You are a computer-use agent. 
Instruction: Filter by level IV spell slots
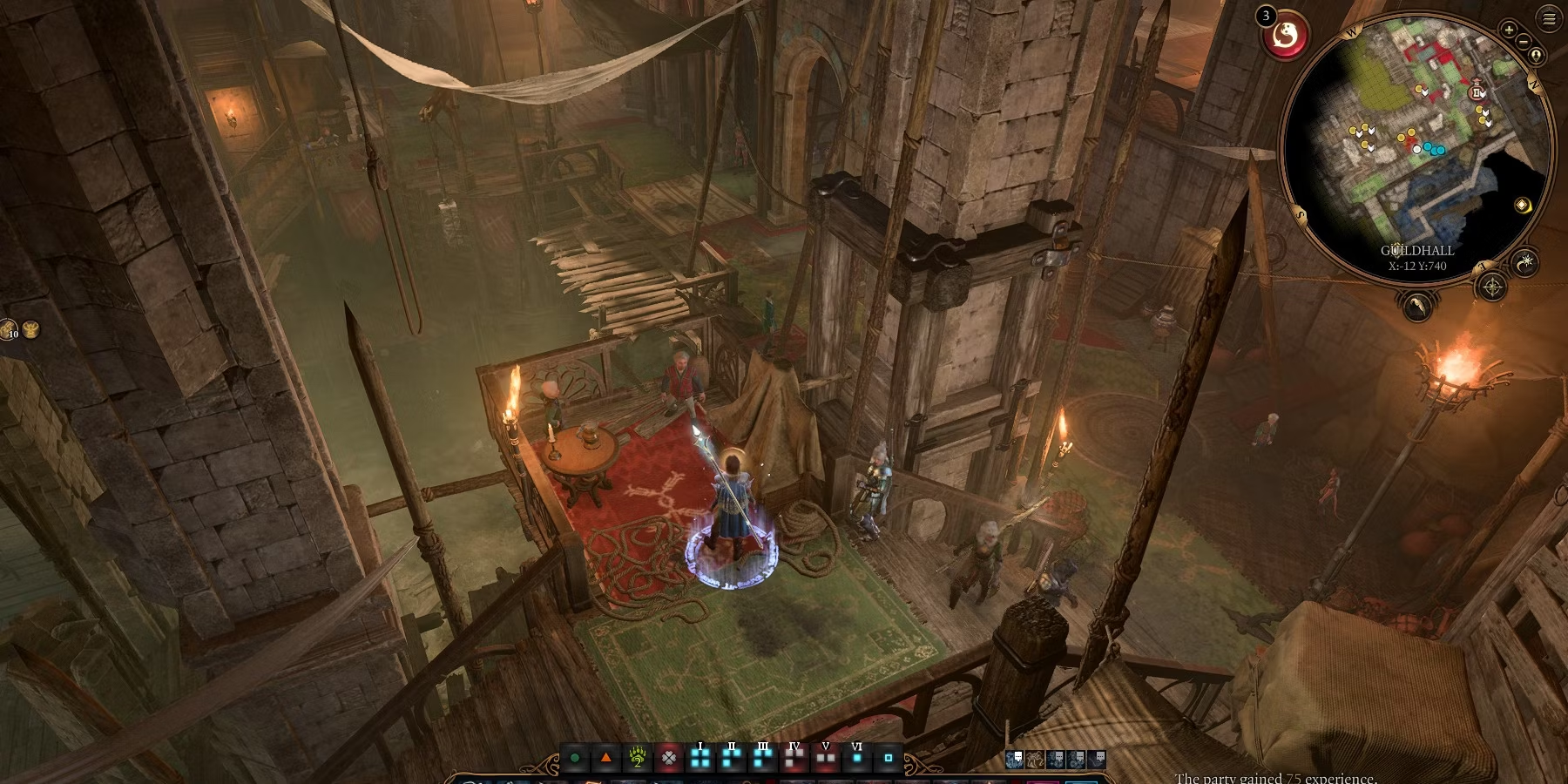click(x=794, y=758)
